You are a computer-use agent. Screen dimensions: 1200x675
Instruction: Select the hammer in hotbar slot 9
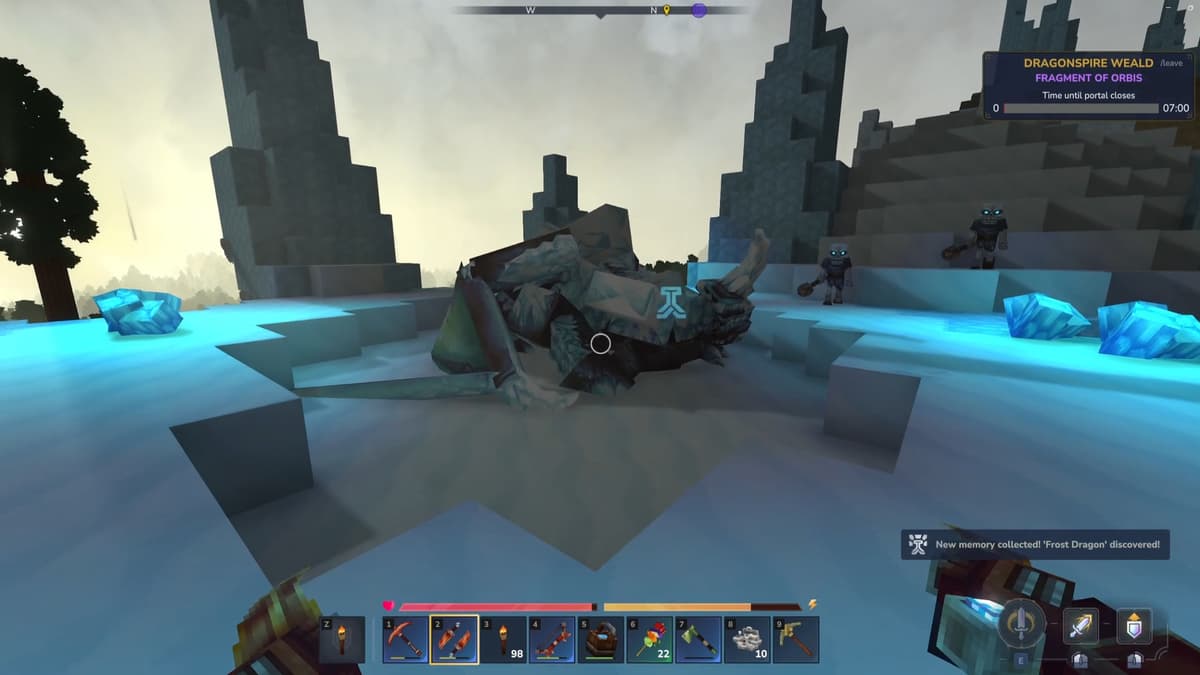tap(796, 639)
